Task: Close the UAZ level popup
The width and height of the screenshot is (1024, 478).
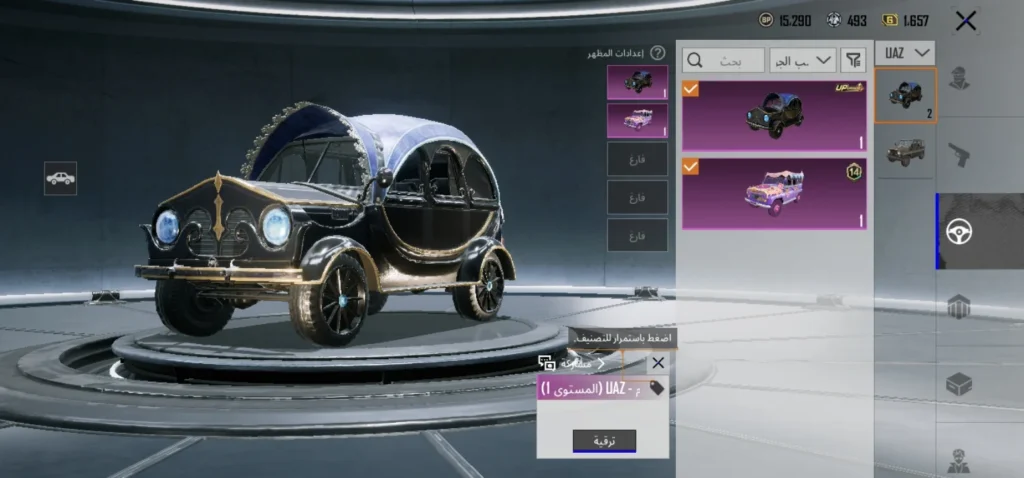Action: [657, 363]
